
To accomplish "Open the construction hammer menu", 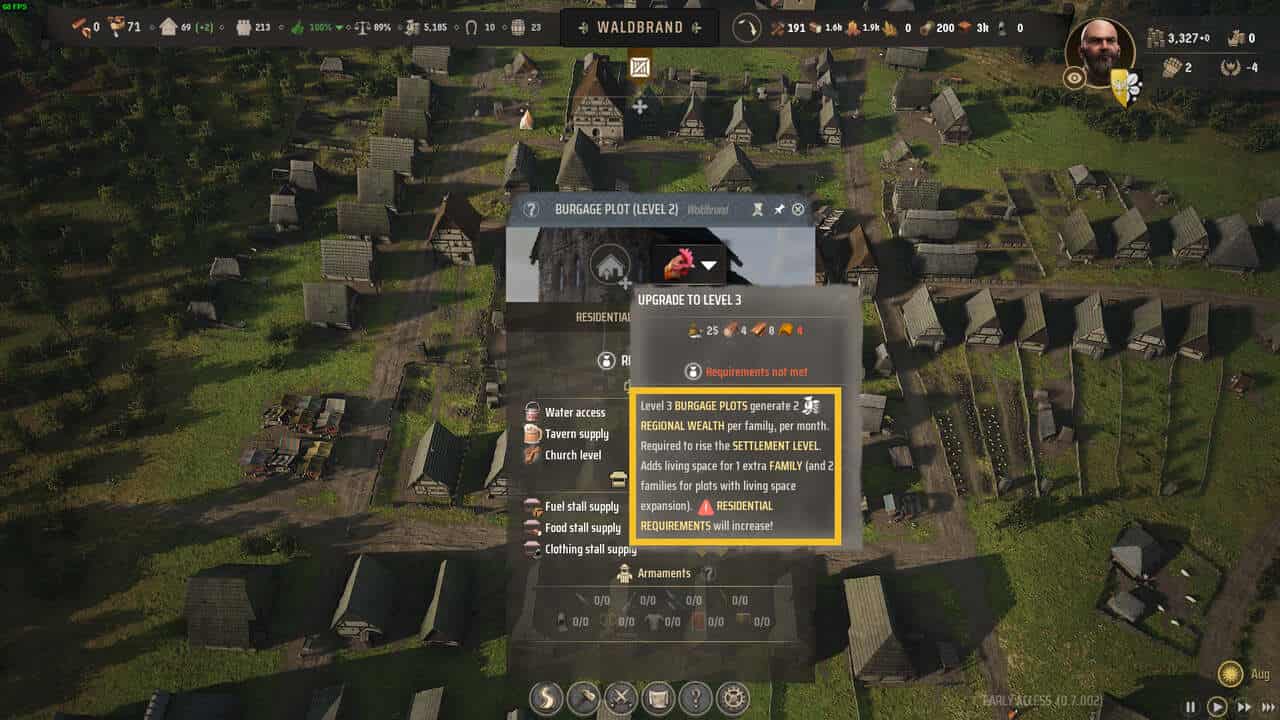I will point(584,697).
